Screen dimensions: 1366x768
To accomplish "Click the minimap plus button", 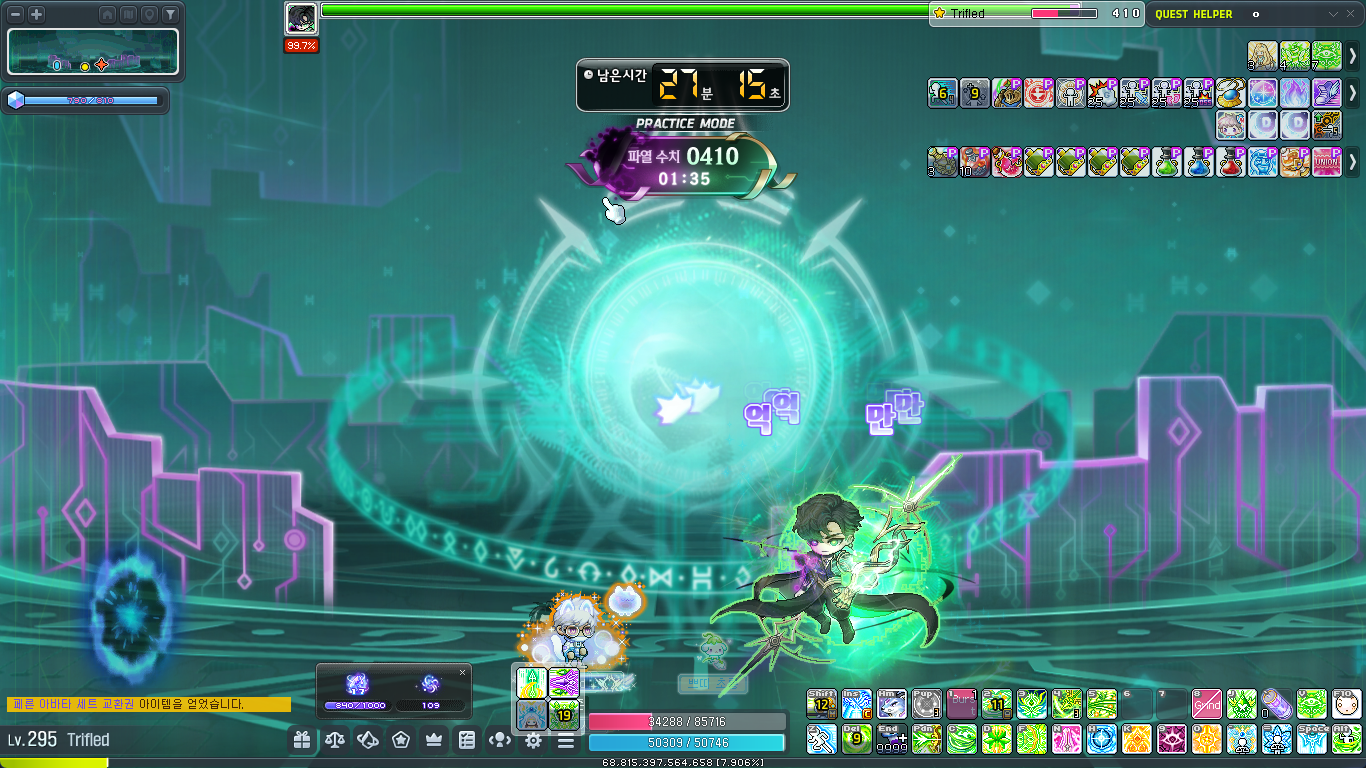I will [36, 14].
